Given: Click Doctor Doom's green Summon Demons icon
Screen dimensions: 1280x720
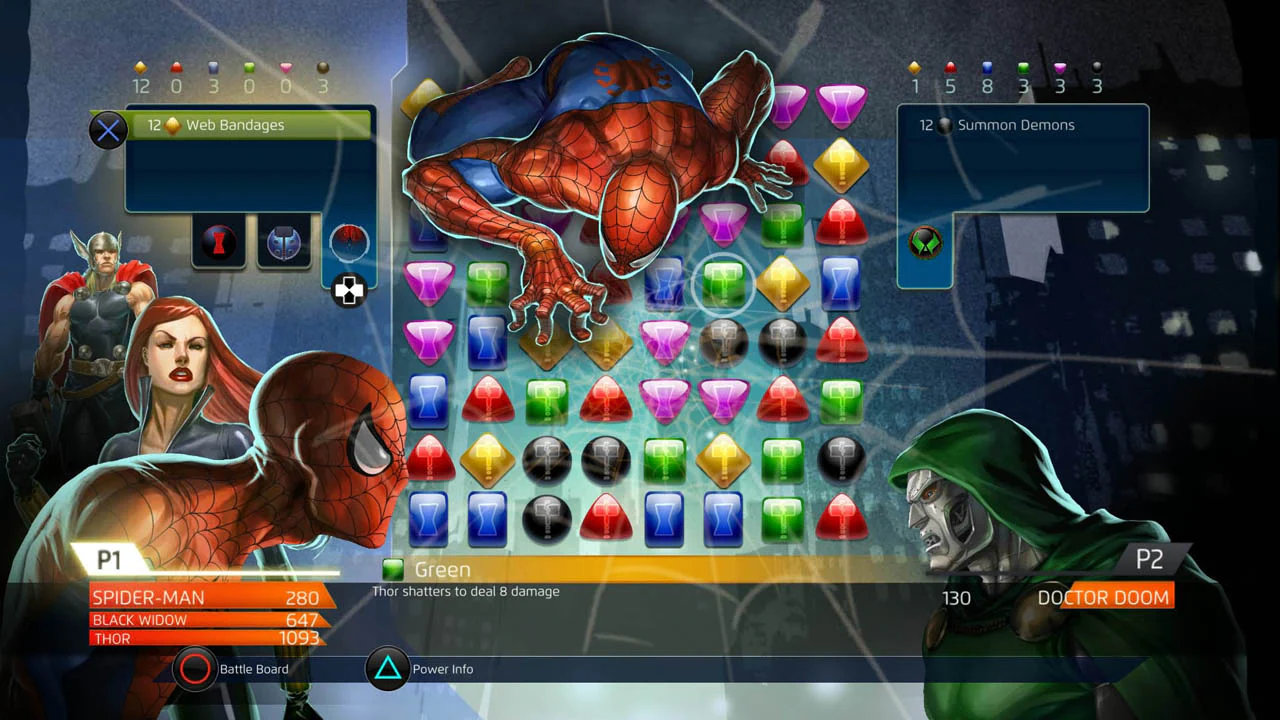Looking at the screenshot, I should coord(924,243).
